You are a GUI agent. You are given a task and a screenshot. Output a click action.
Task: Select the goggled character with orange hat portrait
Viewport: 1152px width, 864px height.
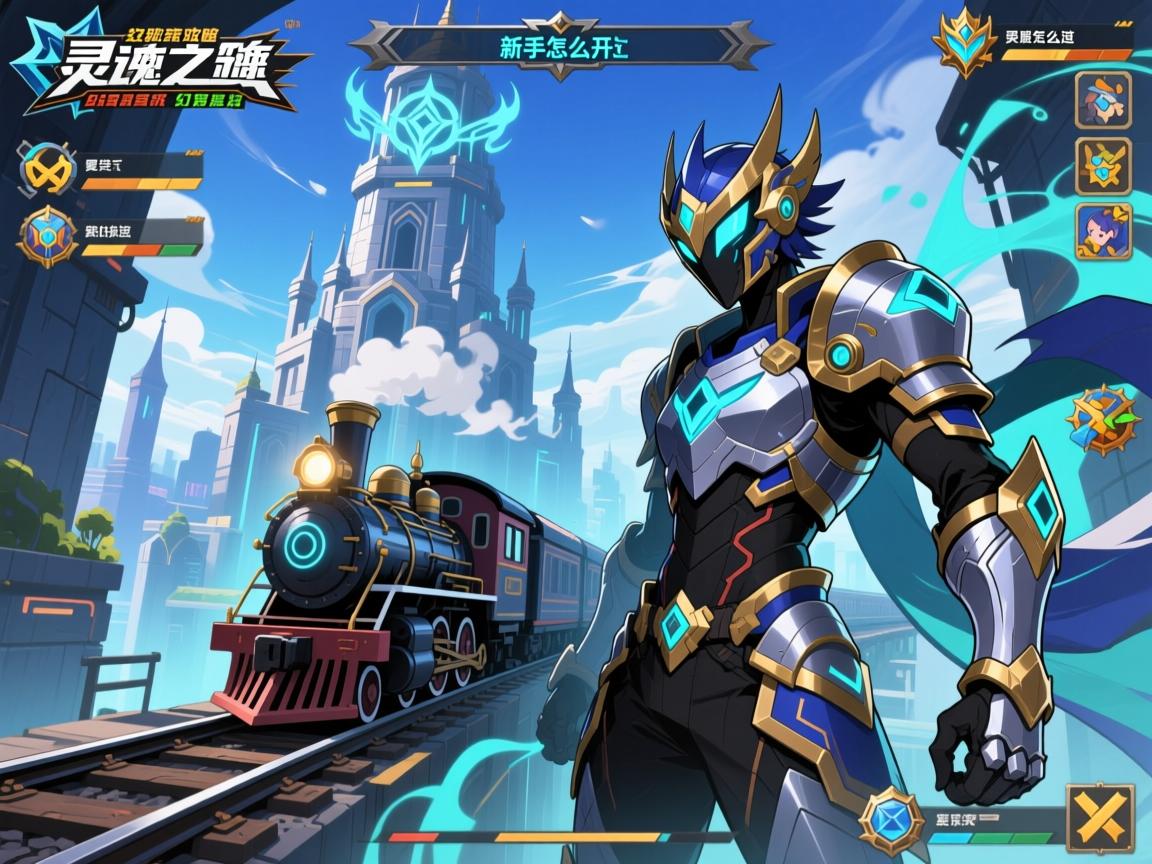[x=1103, y=100]
